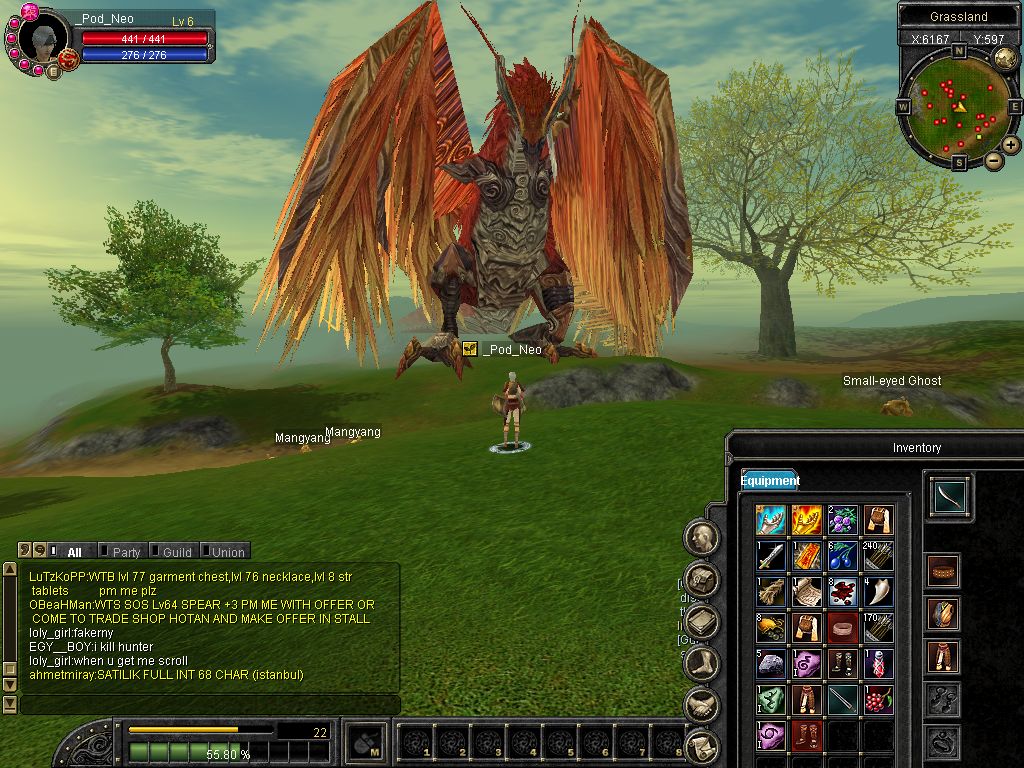The image size is (1024, 768).
Task: Open the world map globe icon
Action: pyautogui.click(x=1006, y=59)
